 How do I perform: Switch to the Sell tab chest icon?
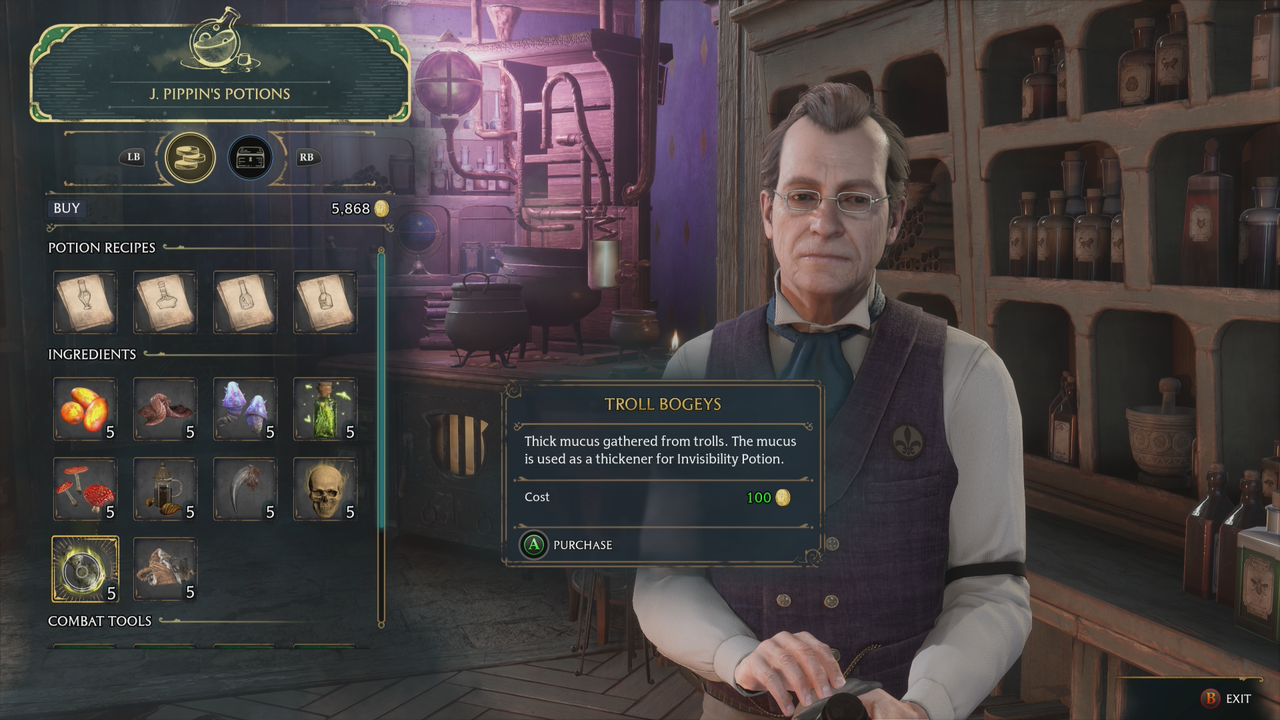pyautogui.click(x=250, y=157)
